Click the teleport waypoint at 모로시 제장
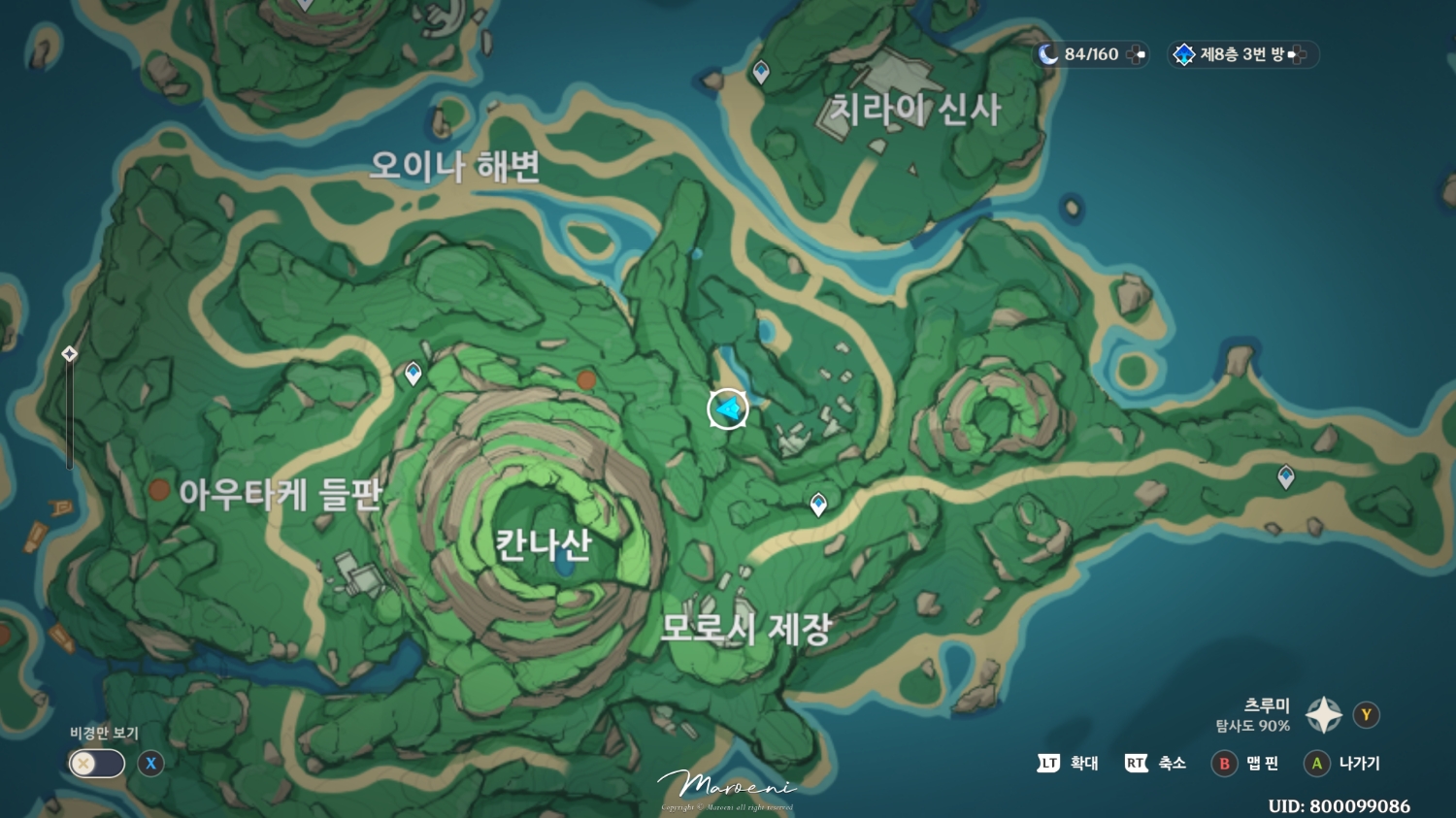Screen dimensions: 1456x818 click(818, 502)
